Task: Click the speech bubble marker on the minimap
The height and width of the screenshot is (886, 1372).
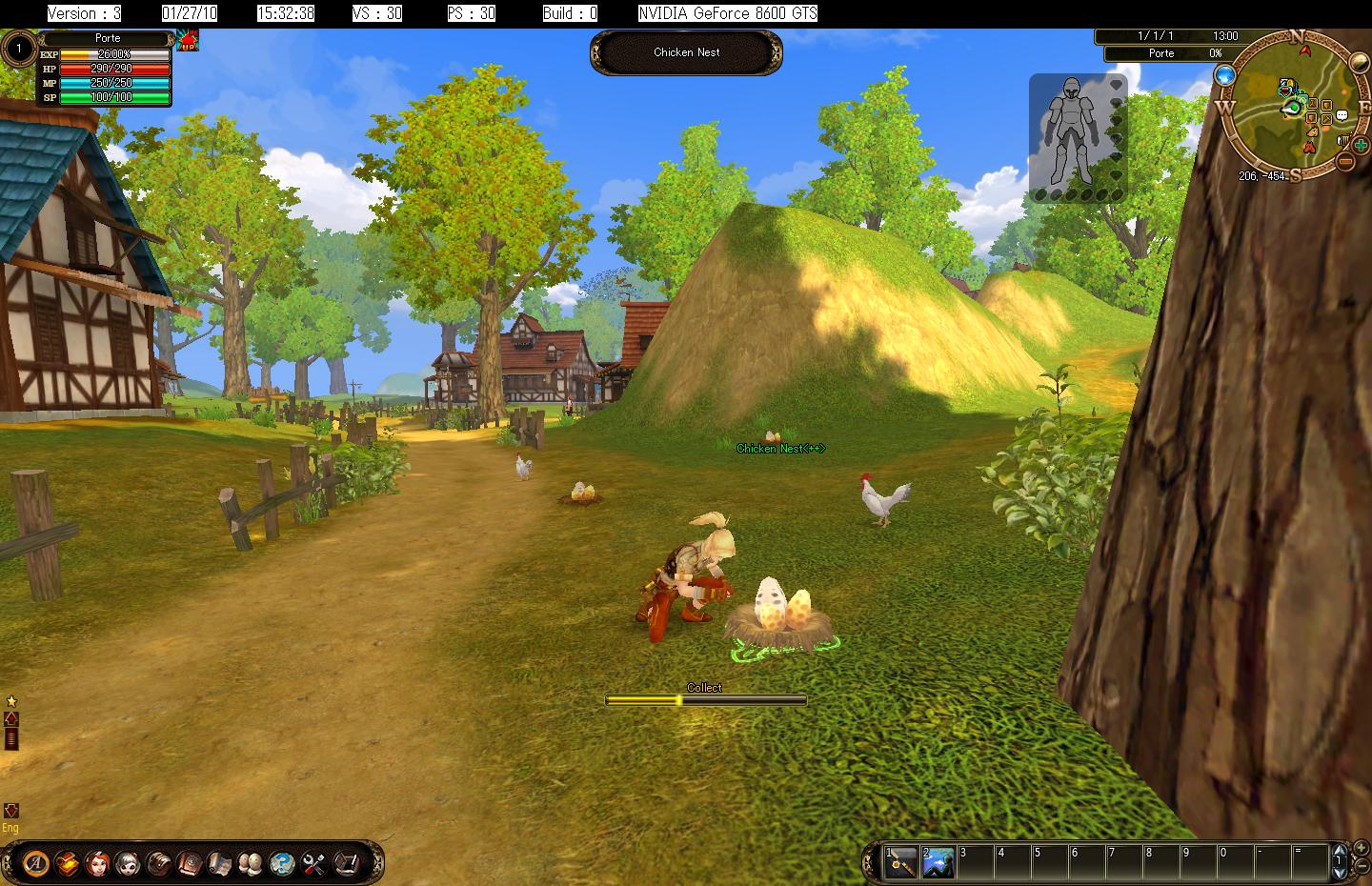Action: (x=1342, y=115)
